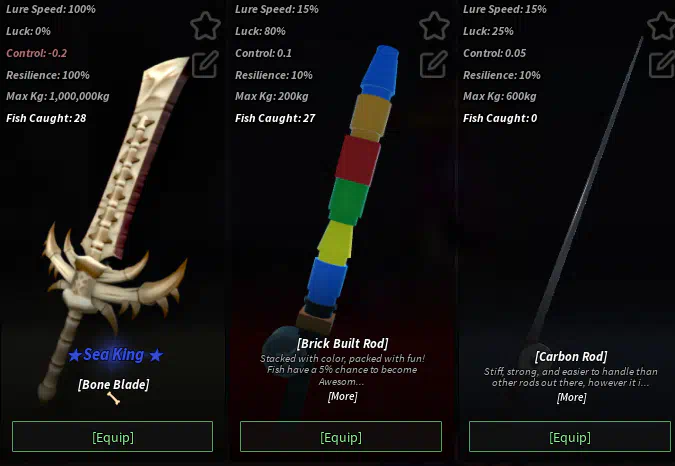Show more of the Carbon Rod description

[x=571, y=397]
